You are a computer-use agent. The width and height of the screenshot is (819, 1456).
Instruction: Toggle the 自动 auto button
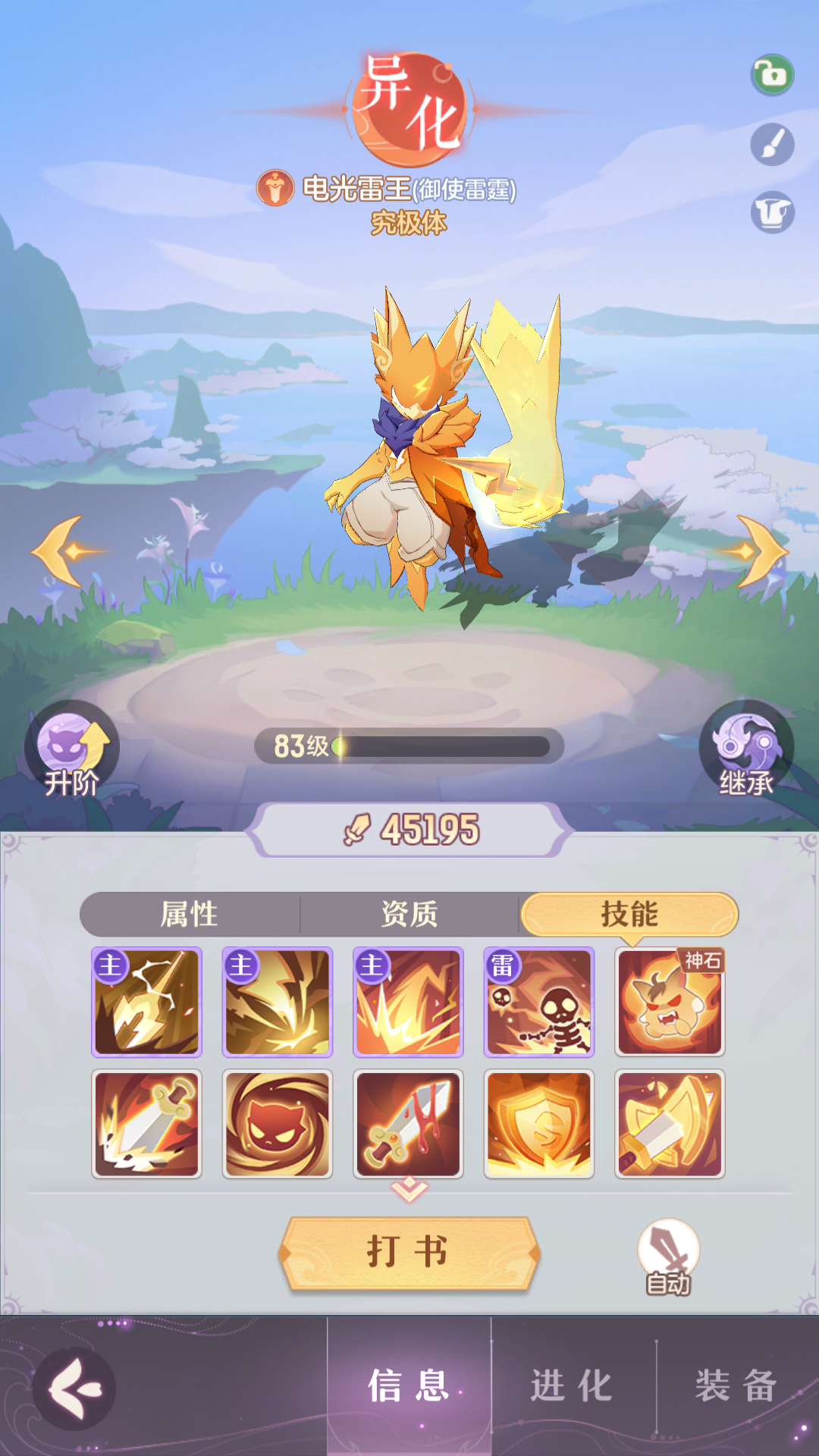(668, 1257)
